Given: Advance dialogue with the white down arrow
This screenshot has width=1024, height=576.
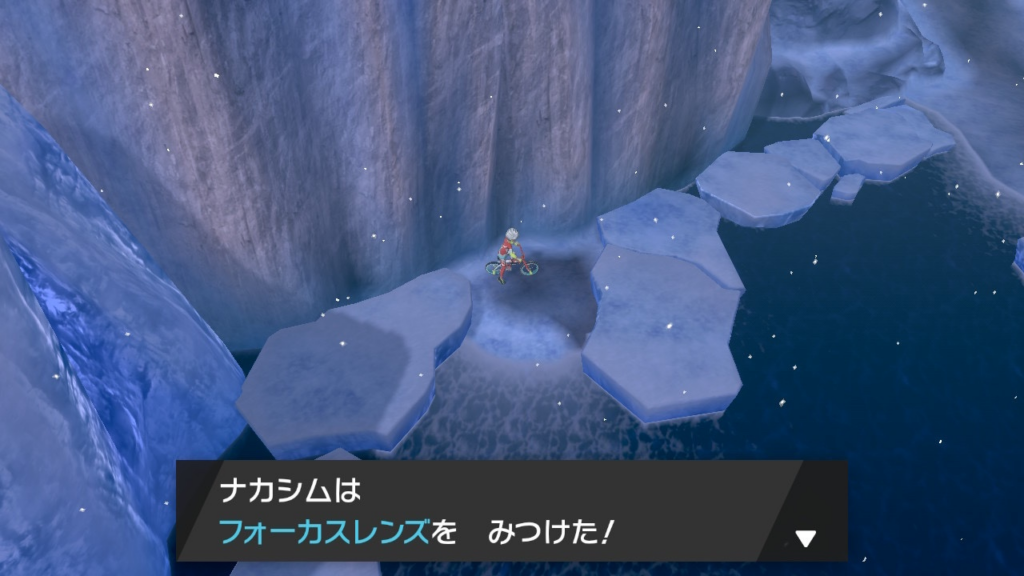Looking at the screenshot, I should (x=805, y=539).
